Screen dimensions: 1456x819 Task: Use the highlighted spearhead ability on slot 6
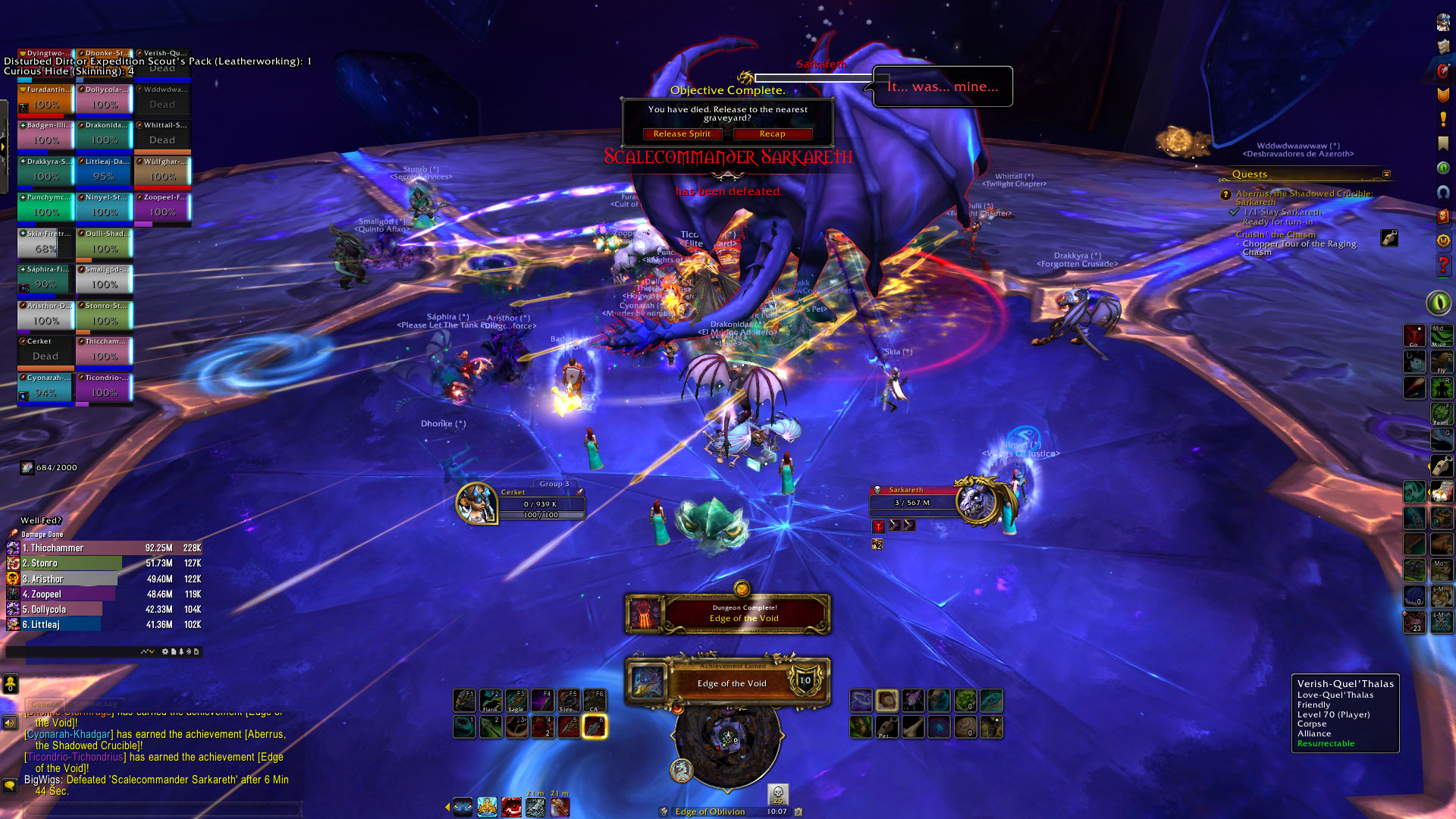pos(594,726)
